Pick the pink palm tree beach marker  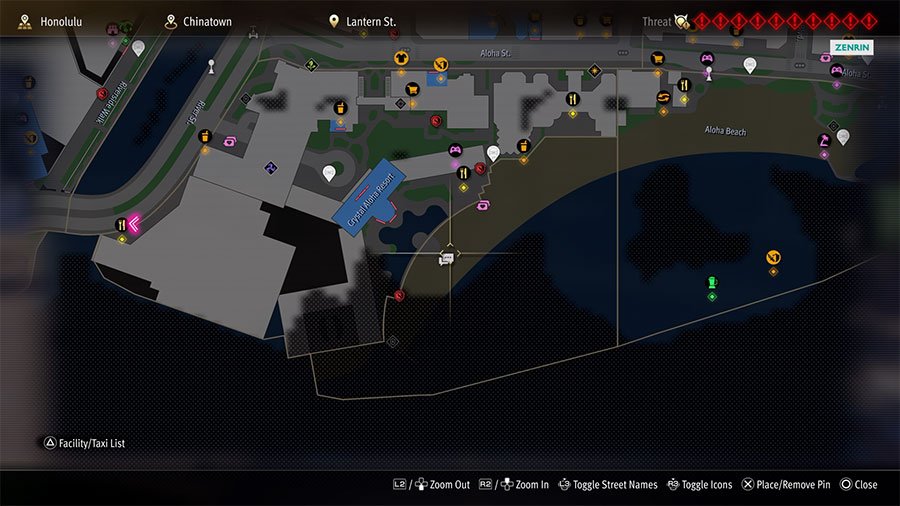[x=824, y=141]
